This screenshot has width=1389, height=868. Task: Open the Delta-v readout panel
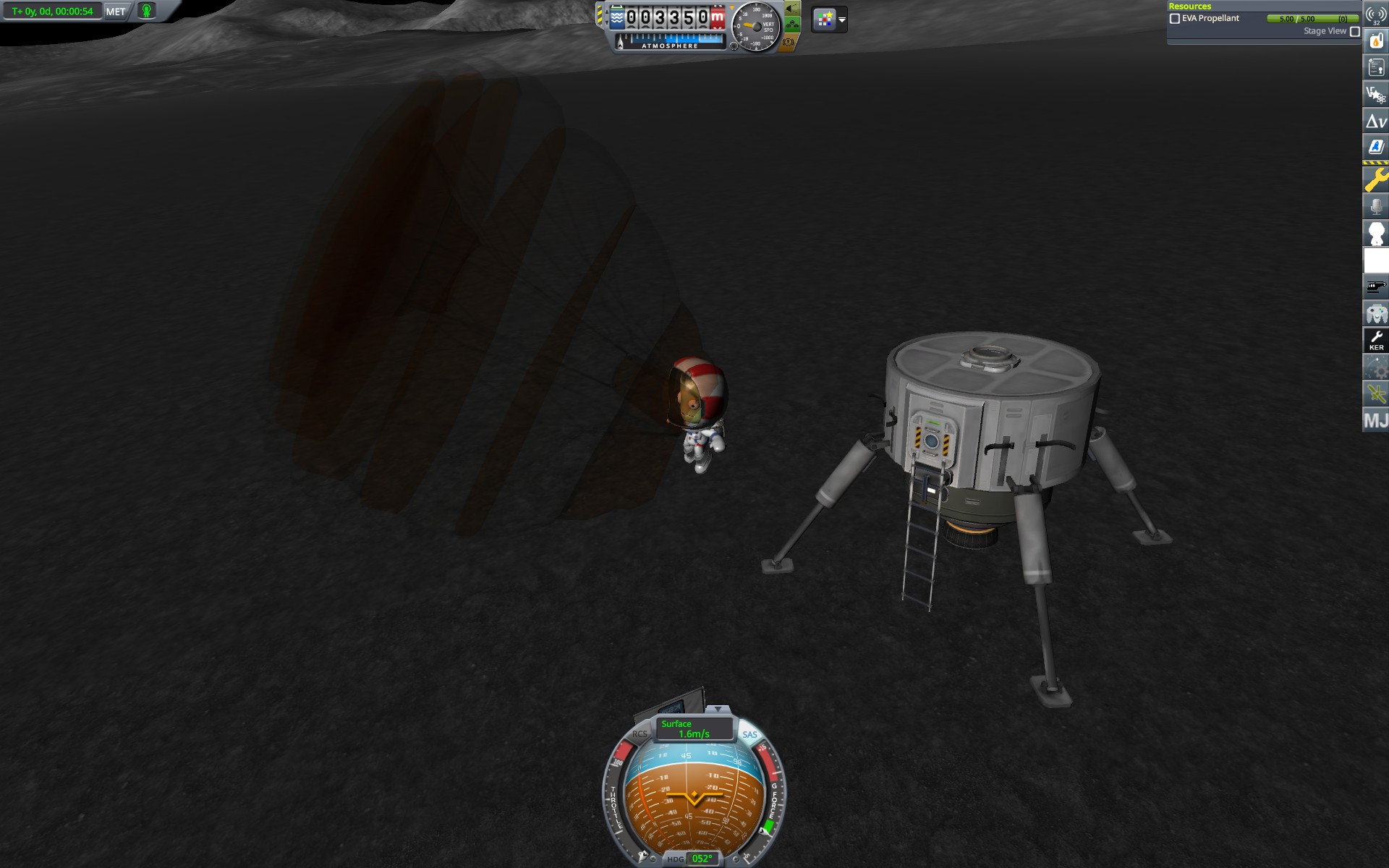pyautogui.click(x=1376, y=122)
